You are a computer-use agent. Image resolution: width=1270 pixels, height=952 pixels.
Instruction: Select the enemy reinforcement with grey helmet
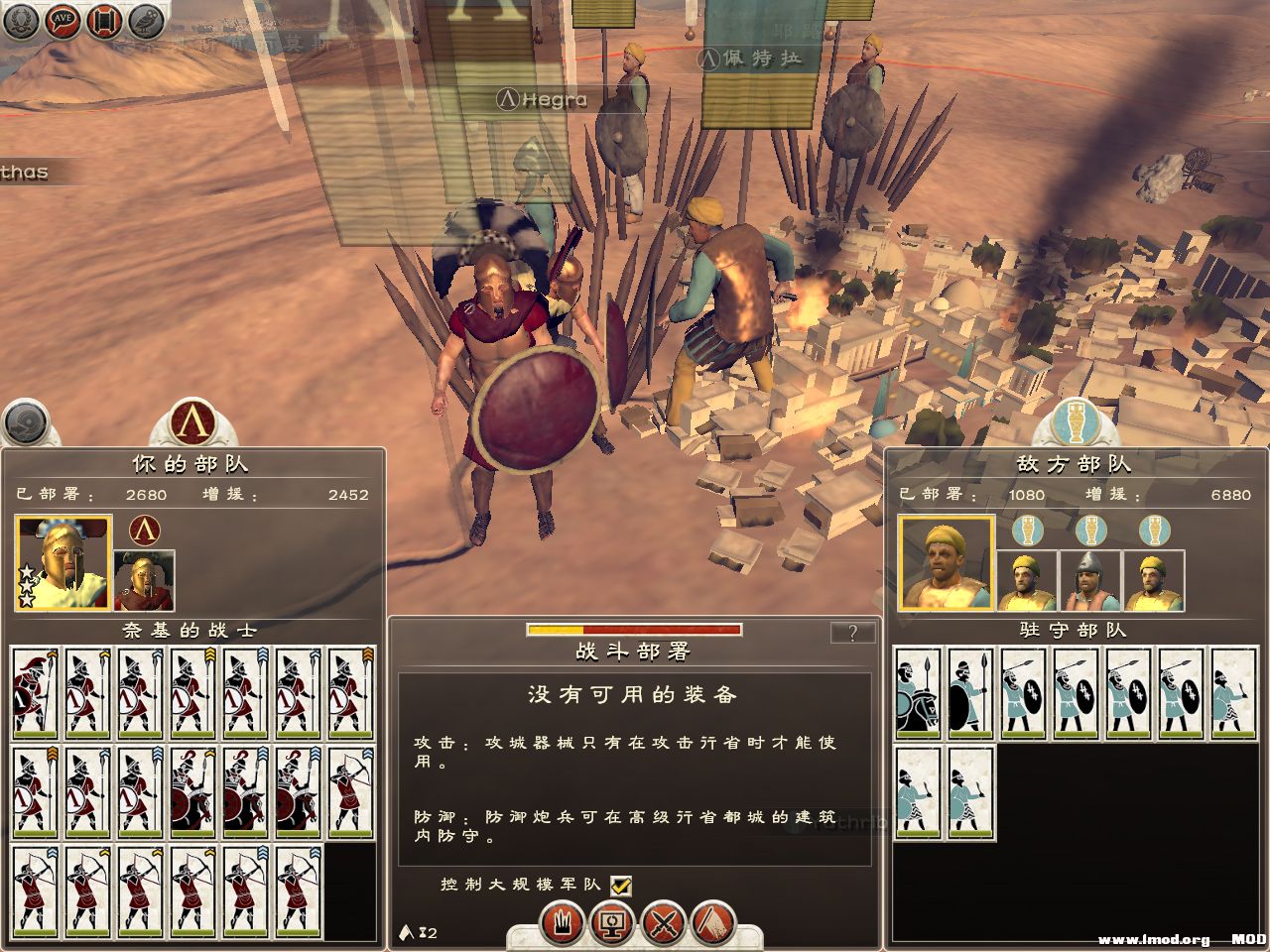pos(1090,580)
